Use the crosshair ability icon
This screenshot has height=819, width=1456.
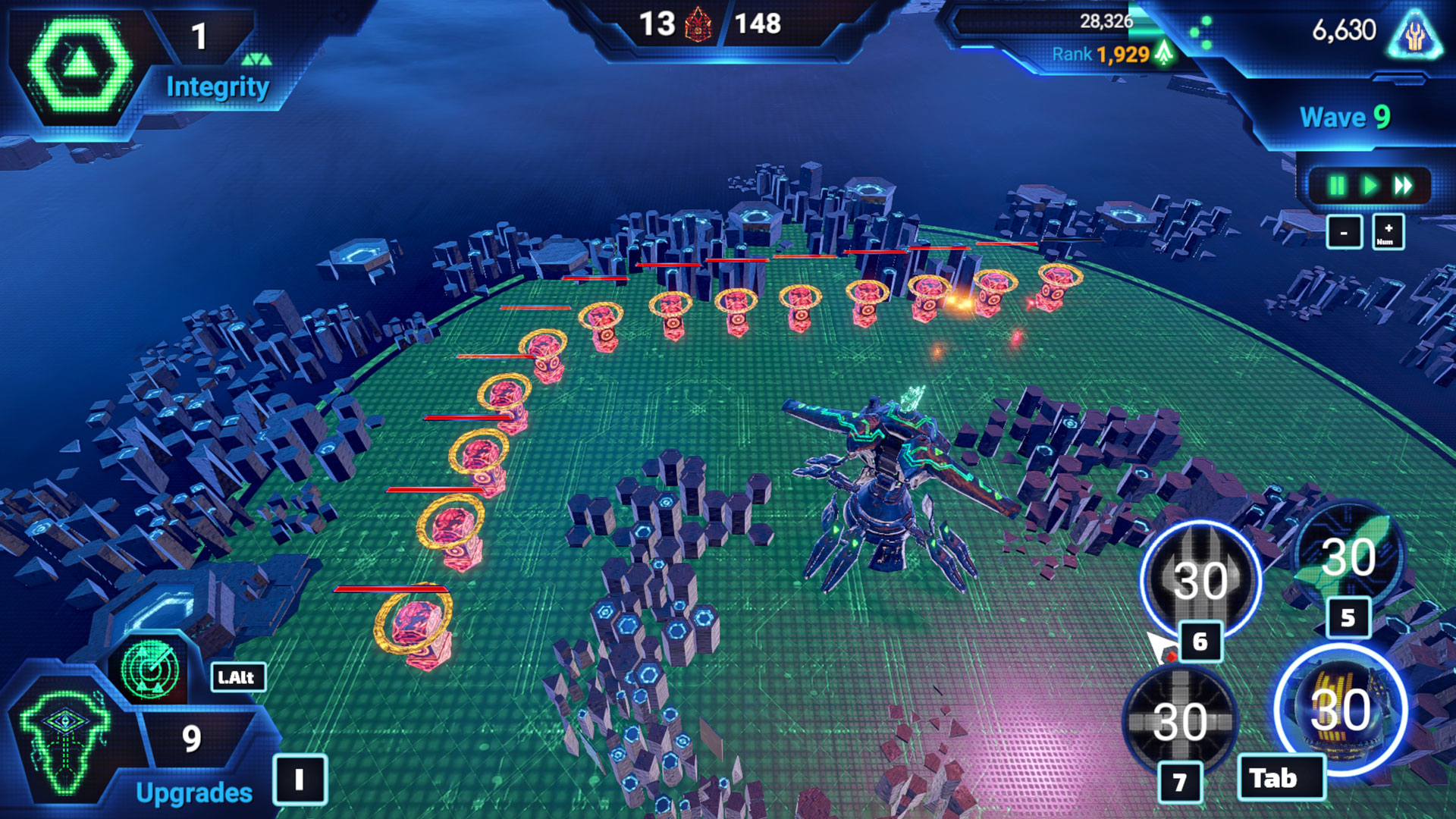coord(1179,719)
